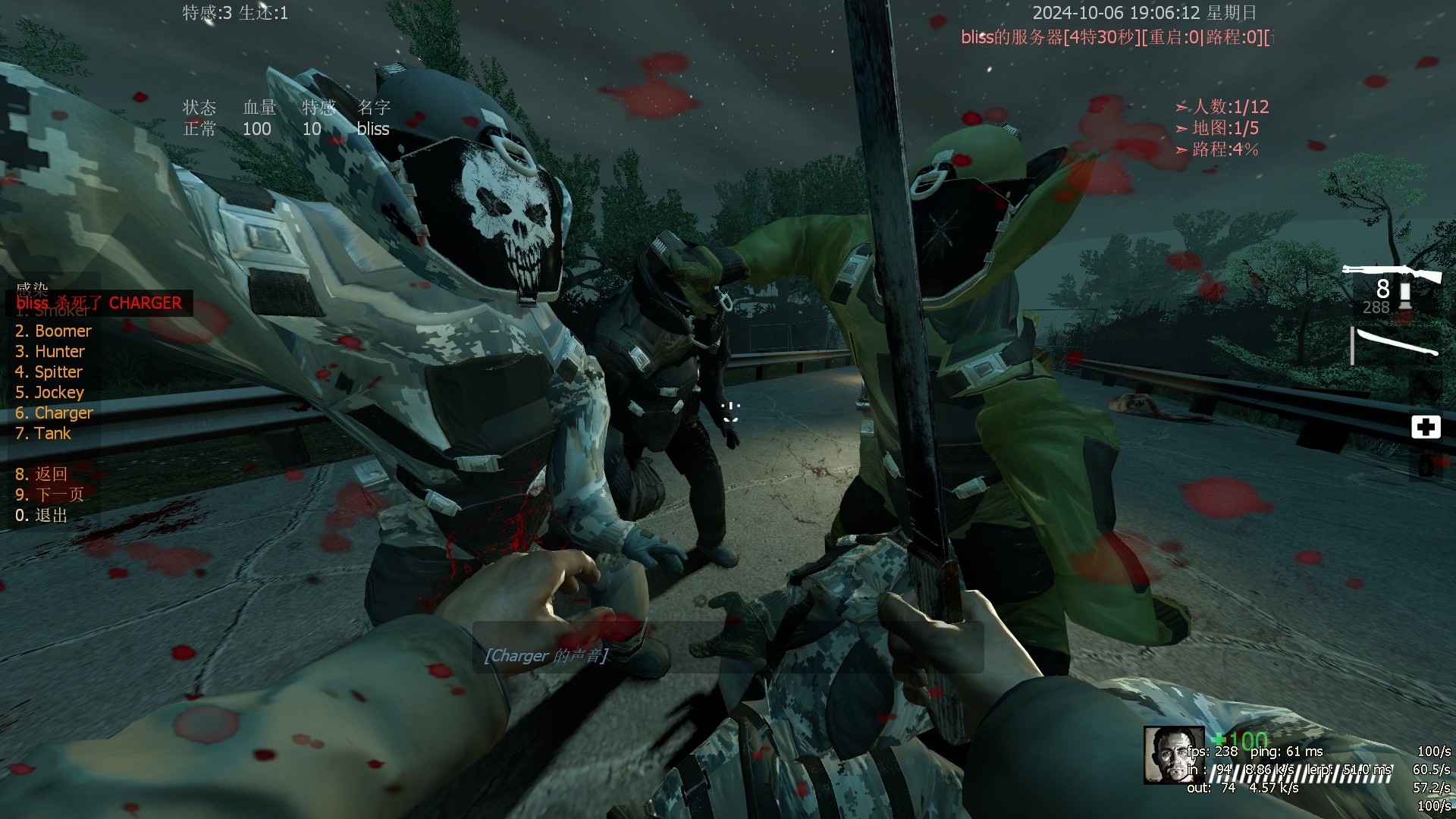1456x819 pixels.
Task: Exit the menu via 退出
Action: tap(41, 516)
